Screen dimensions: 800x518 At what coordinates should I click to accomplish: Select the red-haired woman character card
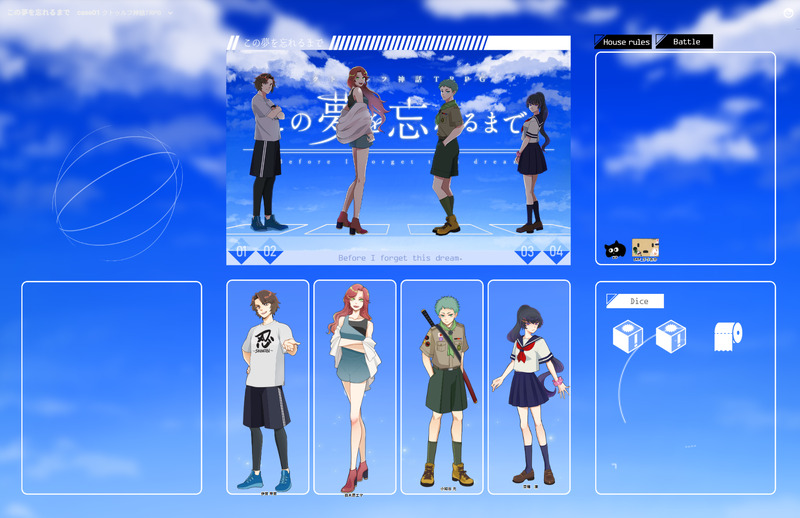354,387
